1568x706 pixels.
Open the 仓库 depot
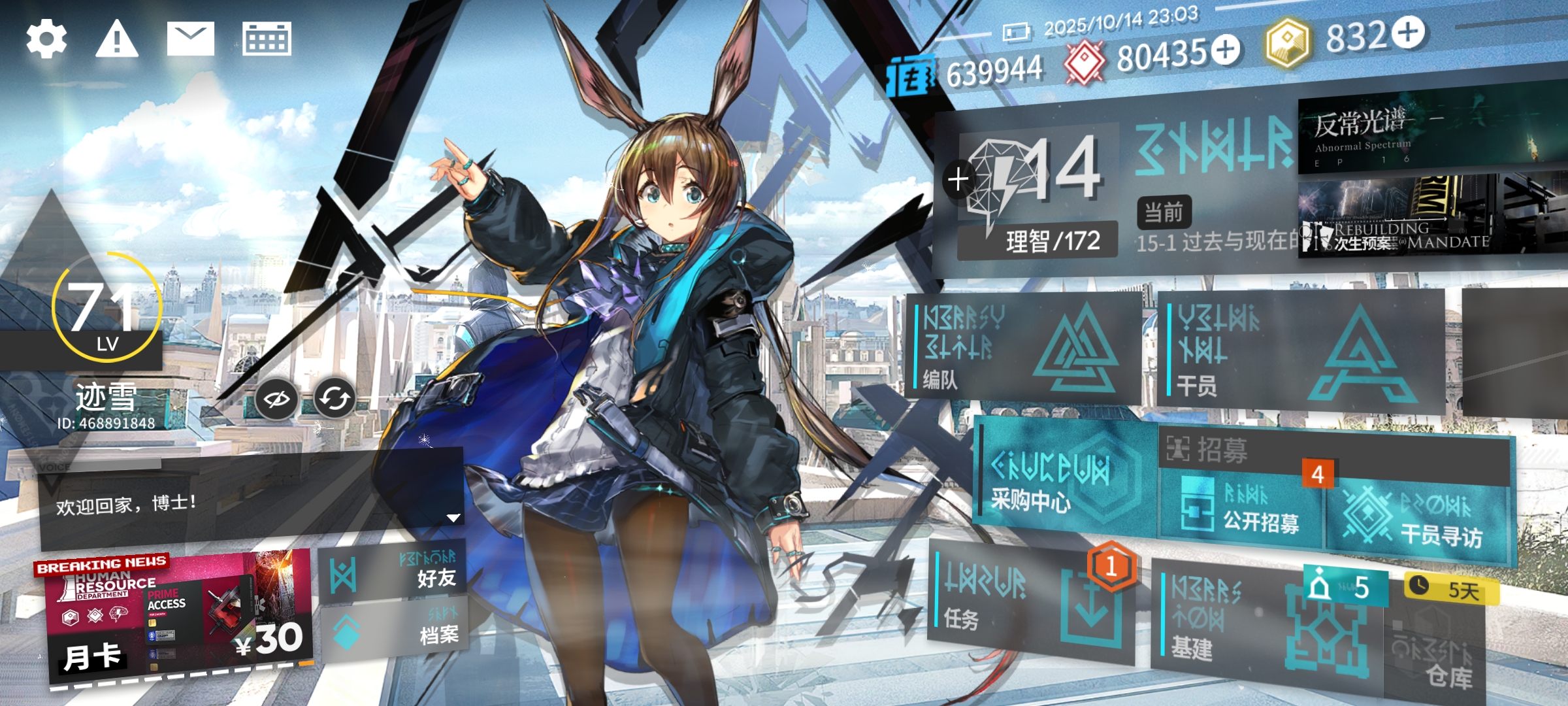[1437, 654]
